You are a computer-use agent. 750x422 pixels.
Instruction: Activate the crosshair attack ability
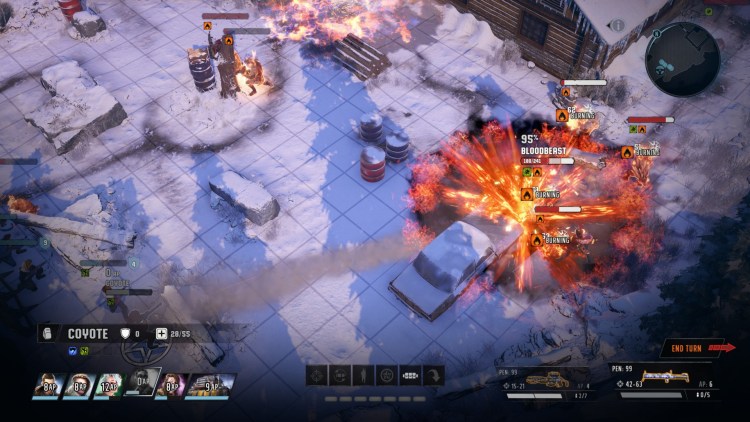(317, 375)
